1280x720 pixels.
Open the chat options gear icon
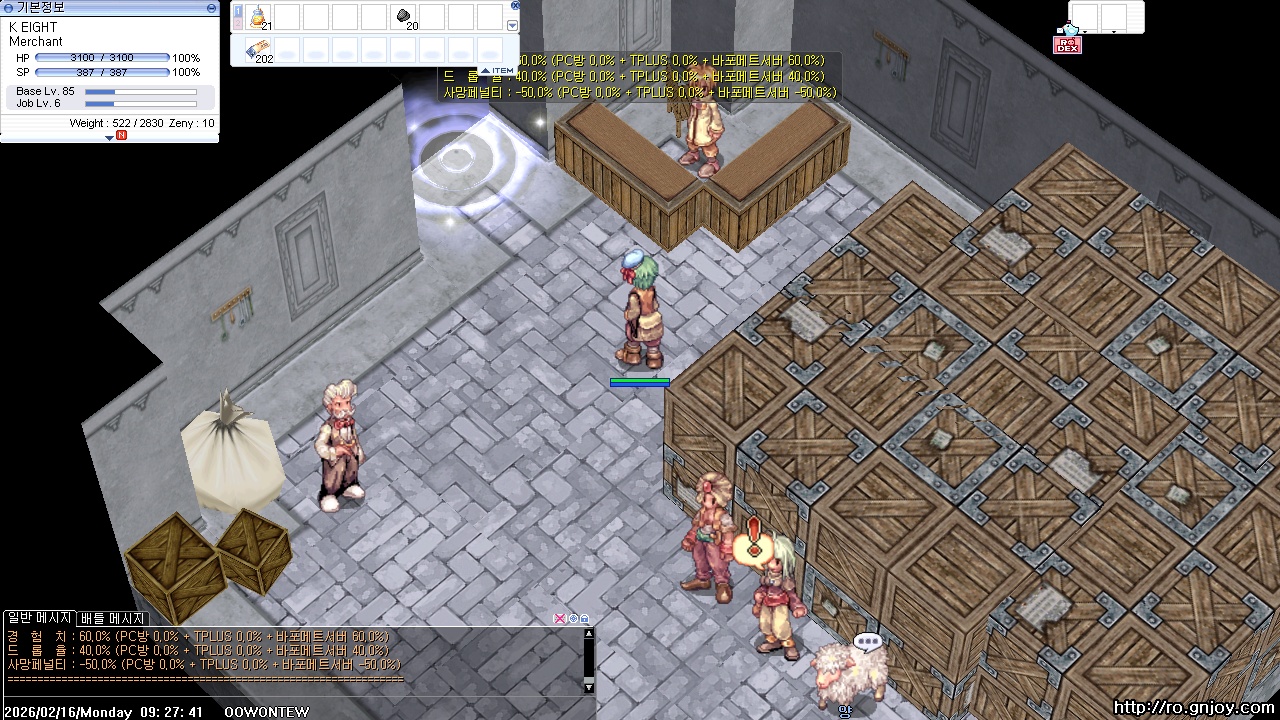coord(572,619)
